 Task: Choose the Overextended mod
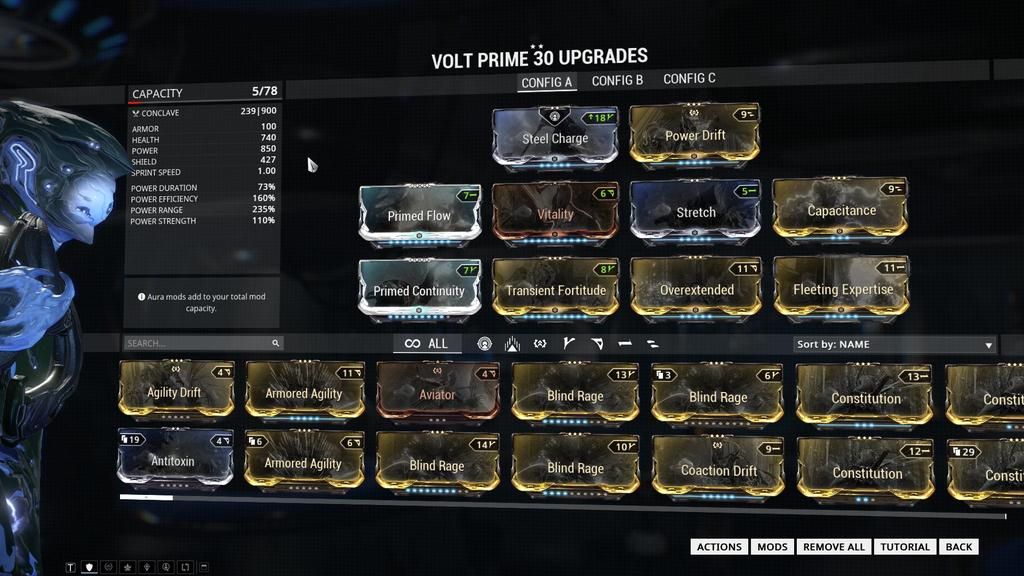tap(696, 290)
